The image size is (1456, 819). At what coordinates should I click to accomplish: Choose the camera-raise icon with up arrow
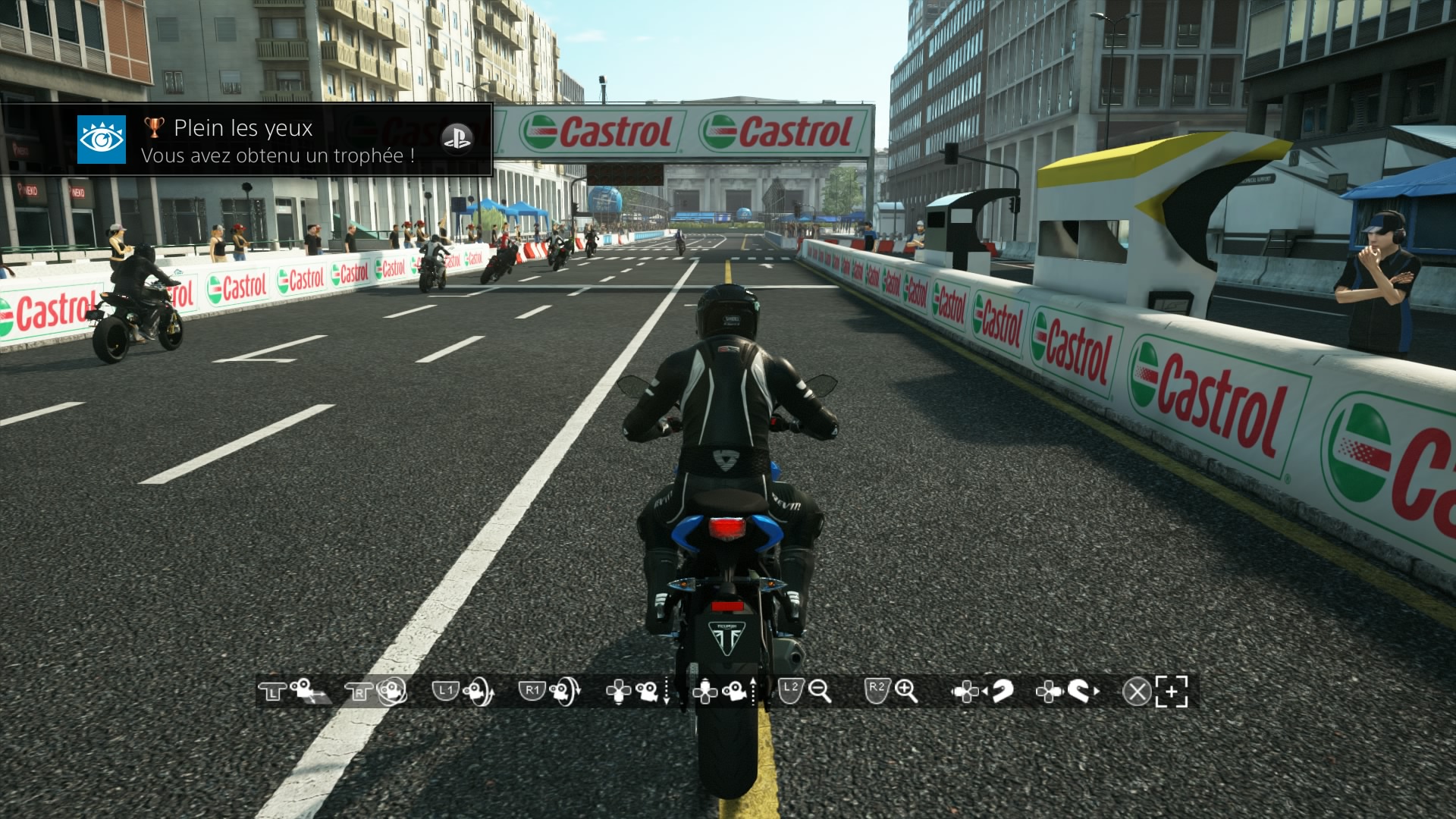click(x=736, y=691)
